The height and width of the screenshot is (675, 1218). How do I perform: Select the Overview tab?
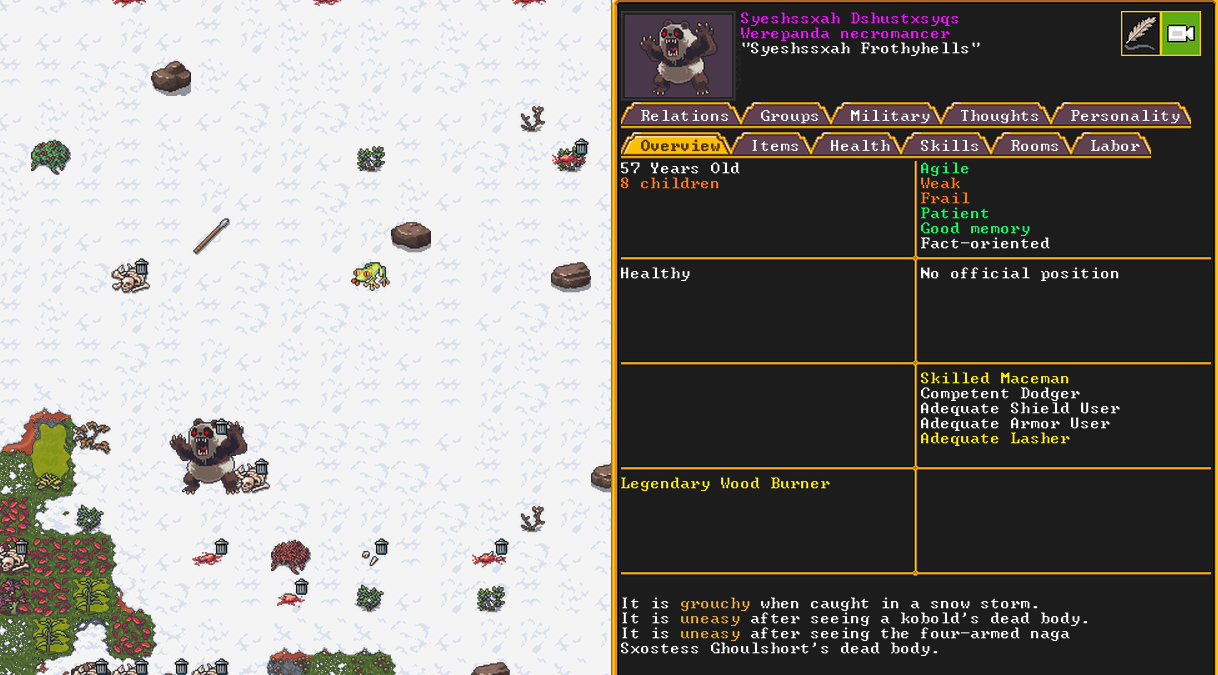680,146
